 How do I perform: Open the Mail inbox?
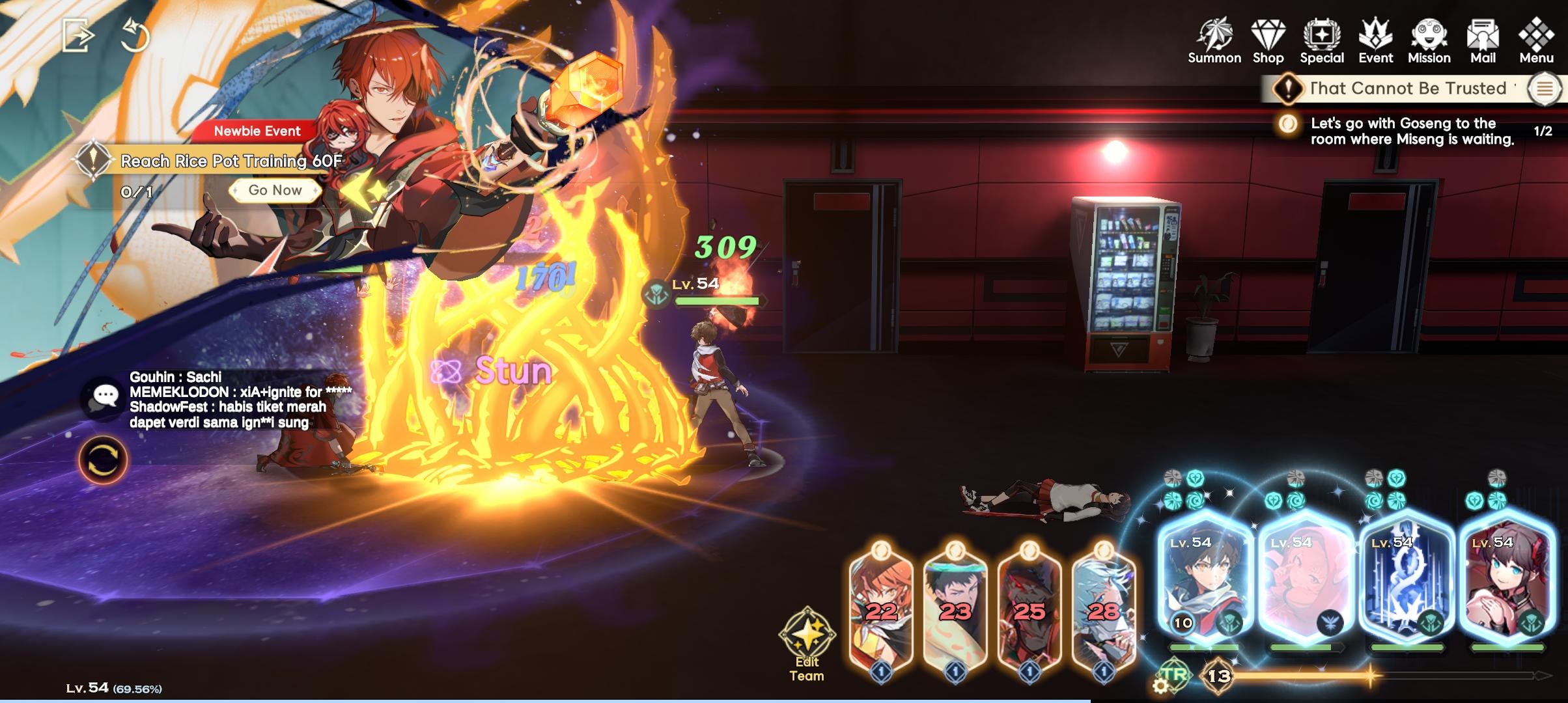point(1483,39)
